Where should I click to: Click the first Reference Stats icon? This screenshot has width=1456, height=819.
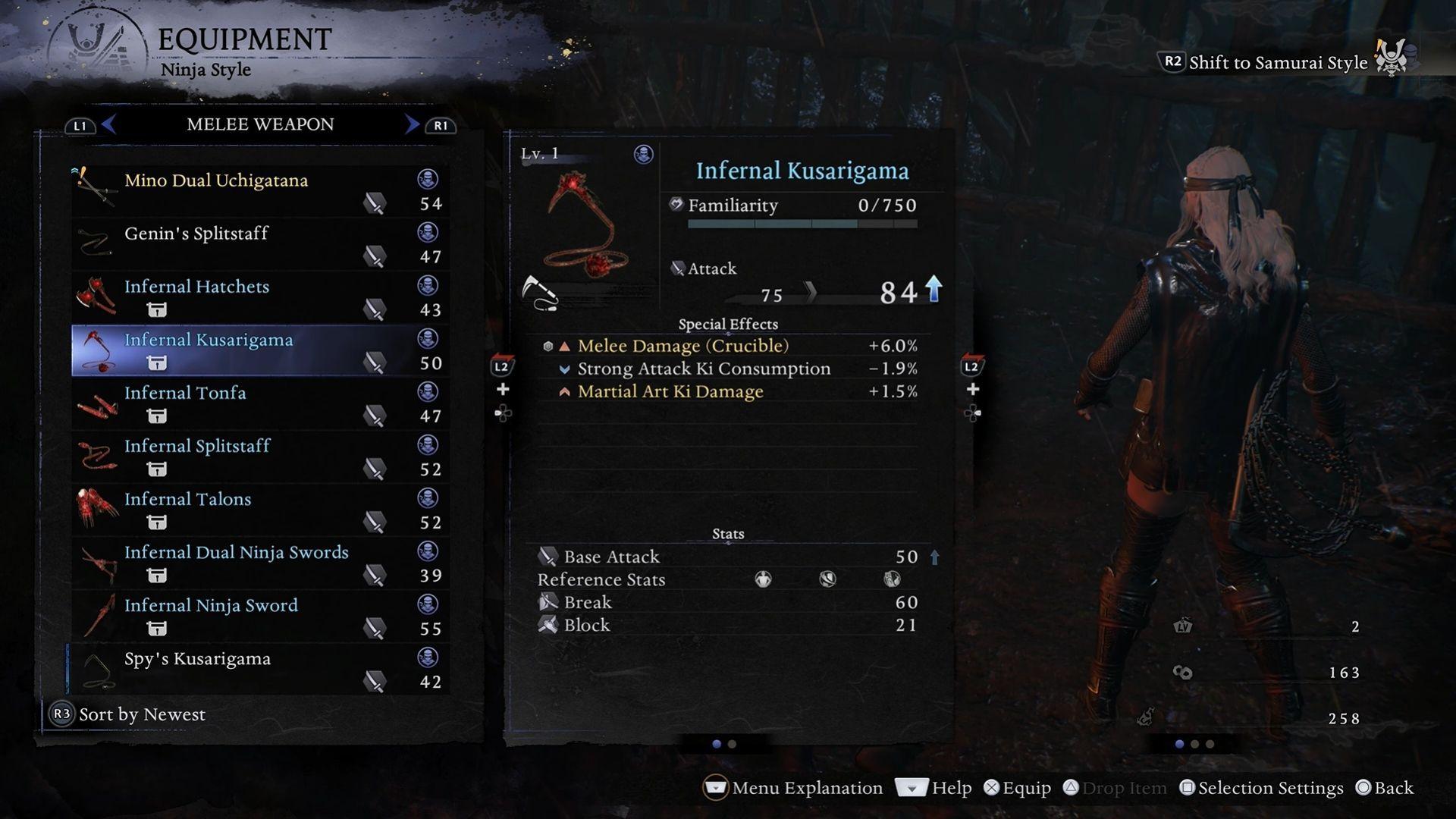click(762, 579)
